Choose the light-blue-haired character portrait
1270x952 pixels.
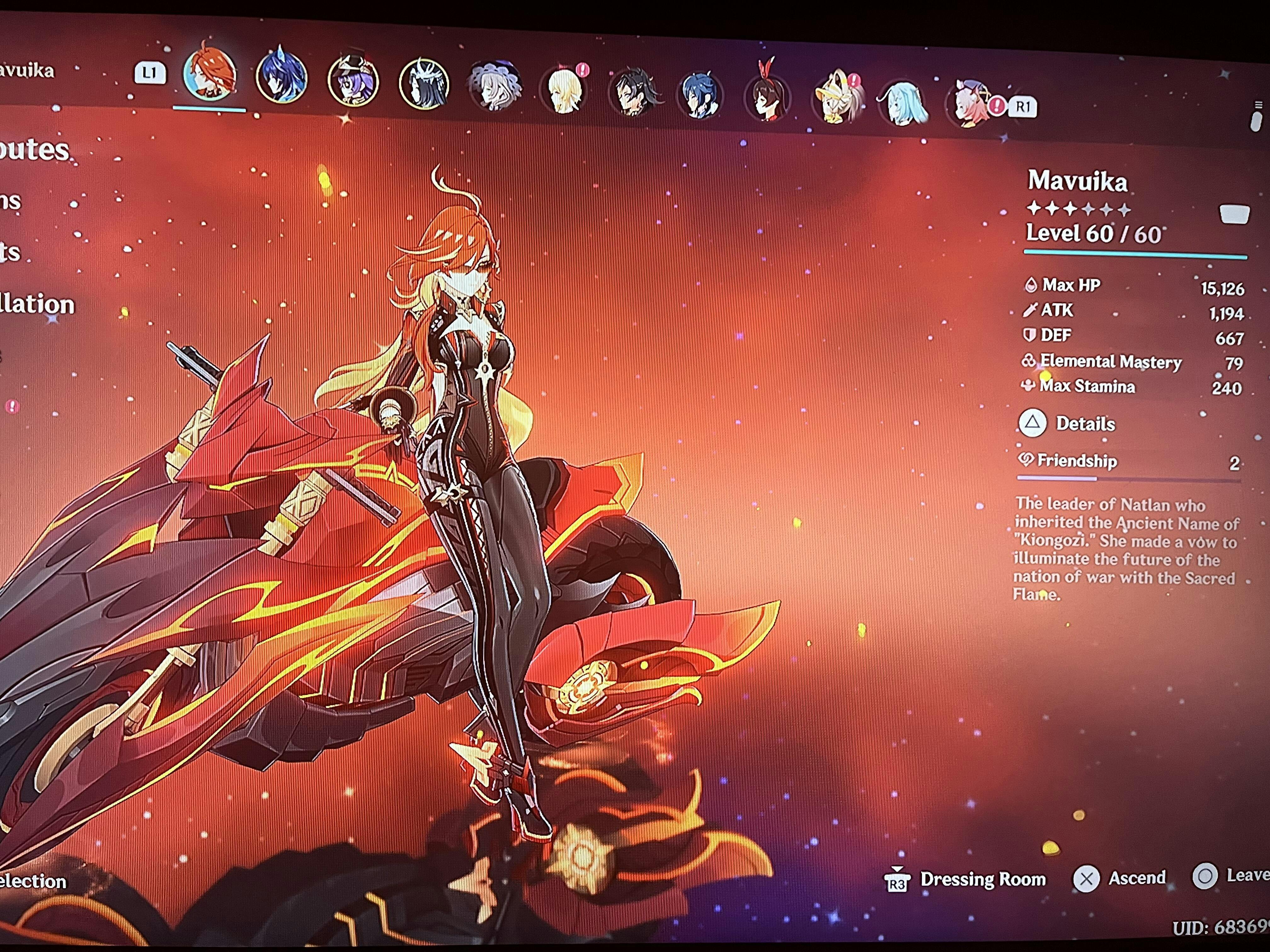click(x=902, y=104)
